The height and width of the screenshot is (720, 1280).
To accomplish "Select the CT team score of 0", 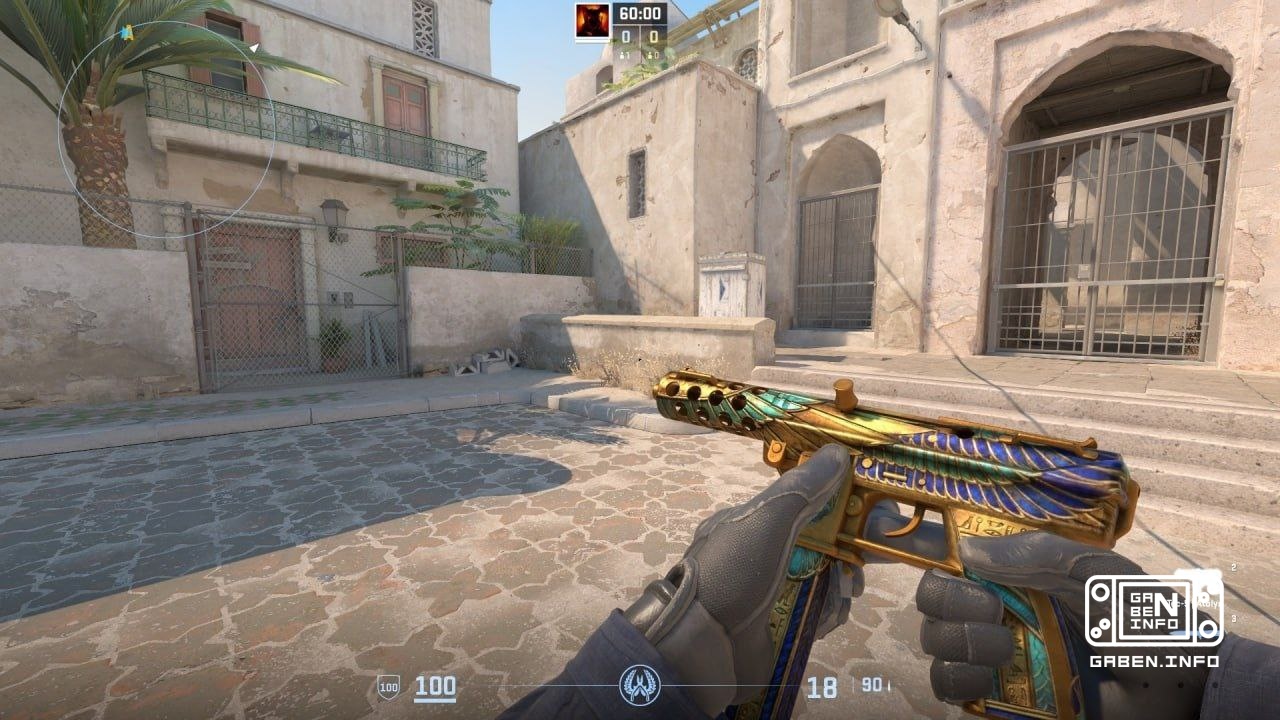I will point(626,37).
